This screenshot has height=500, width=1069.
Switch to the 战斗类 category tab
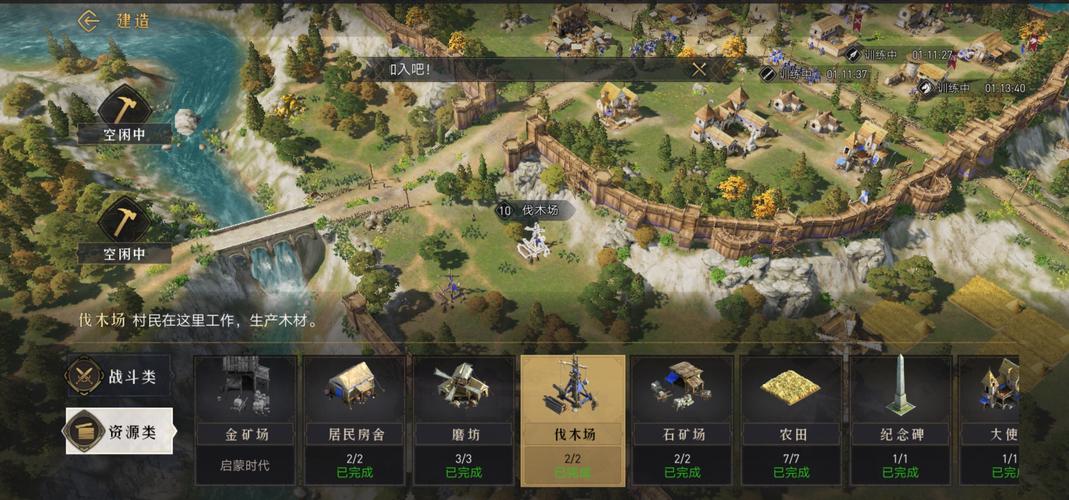(x=118, y=377)
